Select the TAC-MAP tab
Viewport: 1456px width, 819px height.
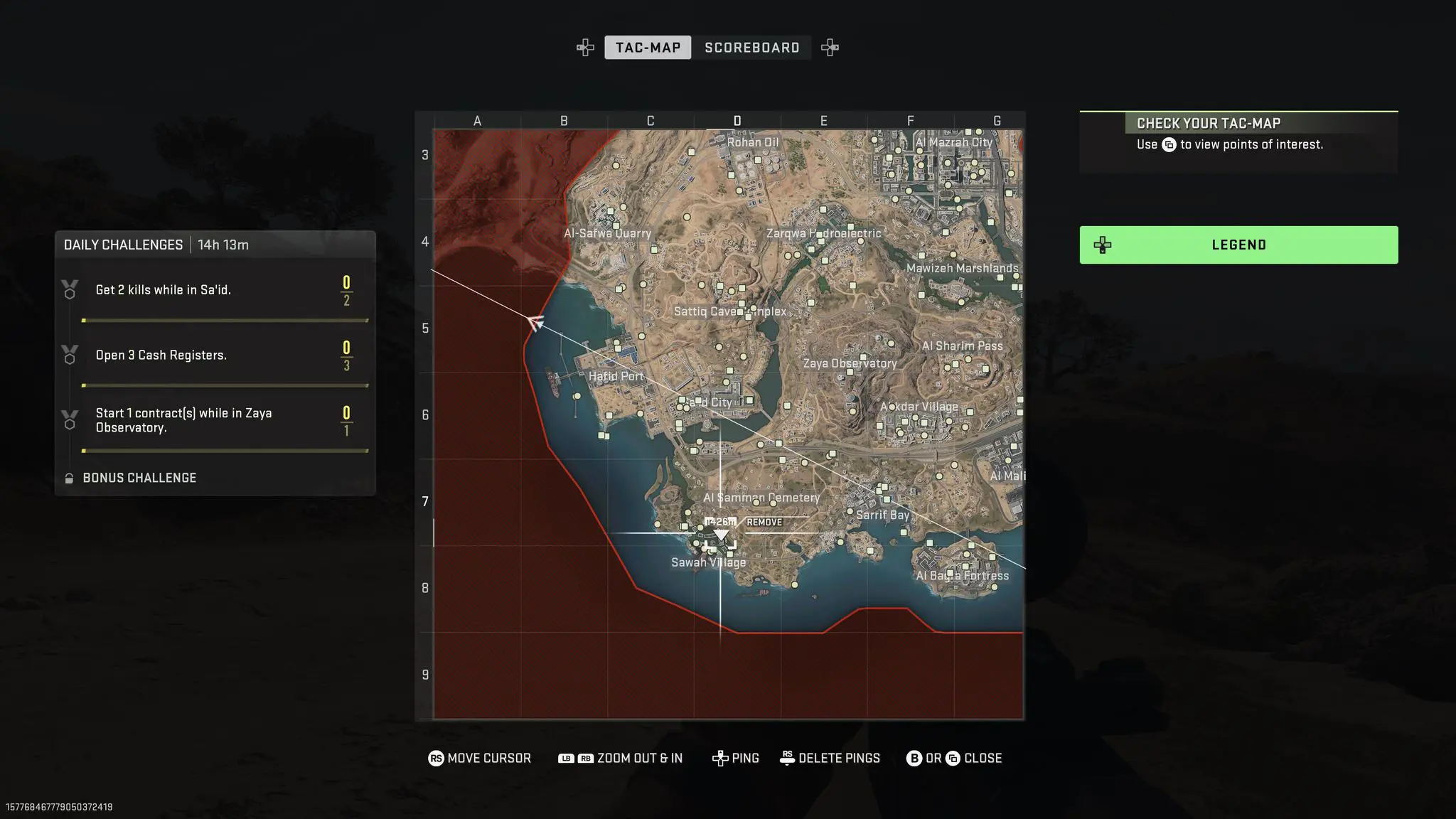pos(648,47)
